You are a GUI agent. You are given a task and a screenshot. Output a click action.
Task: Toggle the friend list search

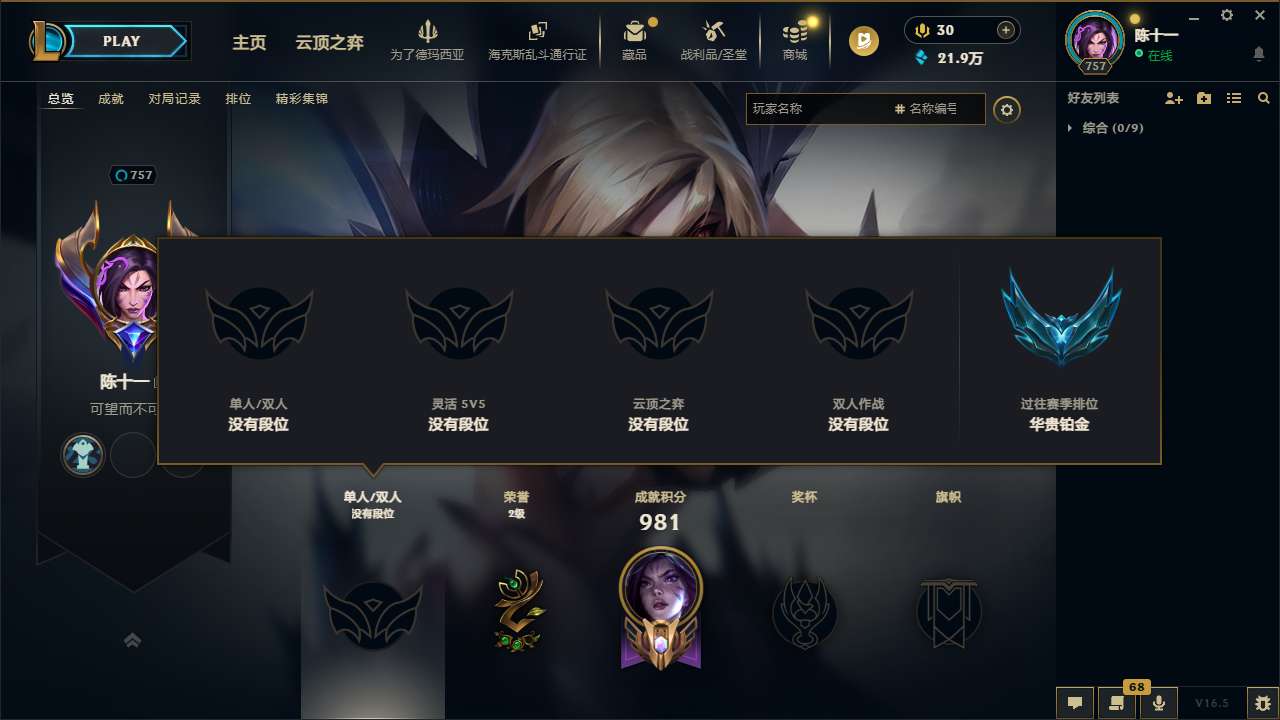[1263, 98]
